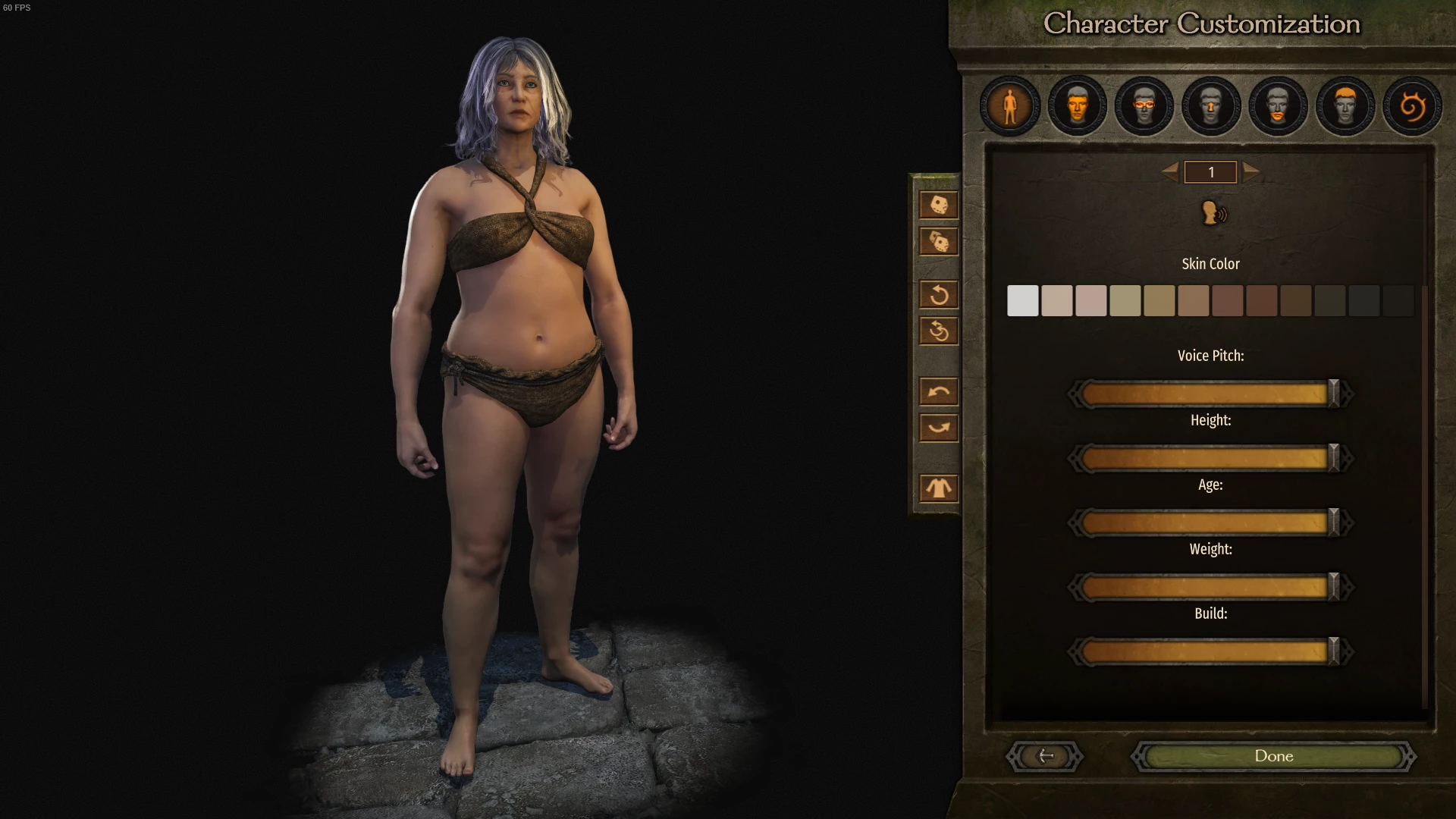Image resolution: width=1456 pixels, height=819 pixels.
Task: Select the nose customization tab
Action: point(1211,106)
